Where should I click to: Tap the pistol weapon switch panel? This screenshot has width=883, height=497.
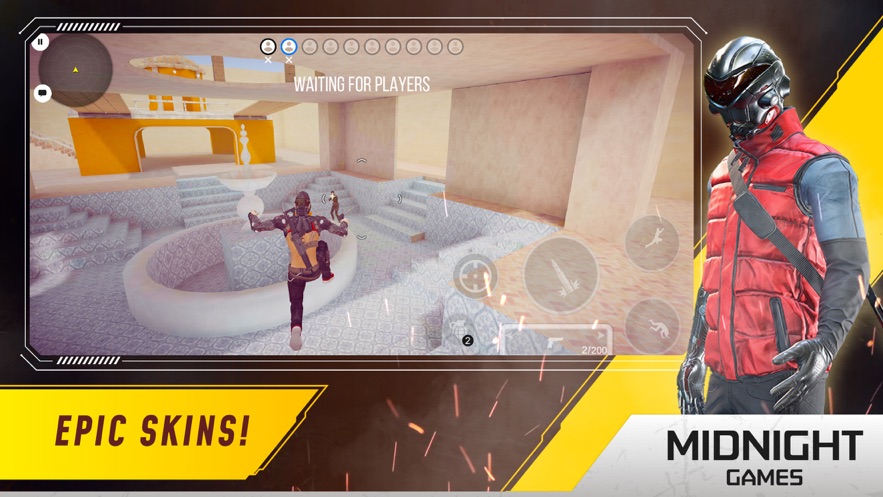(x=556, y=340)
